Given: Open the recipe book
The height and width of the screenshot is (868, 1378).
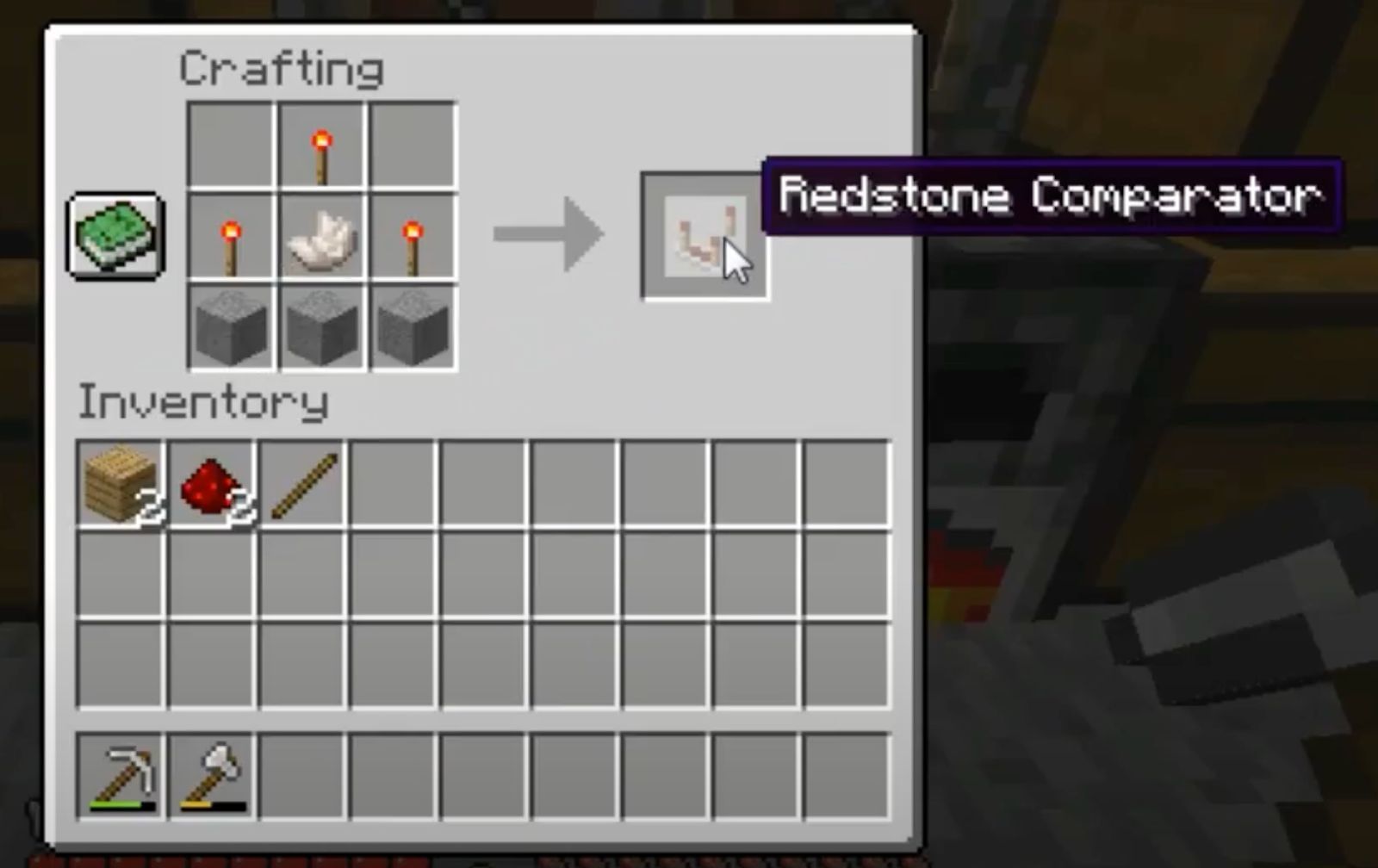Looking at the screenshot, I should (115, 235).
